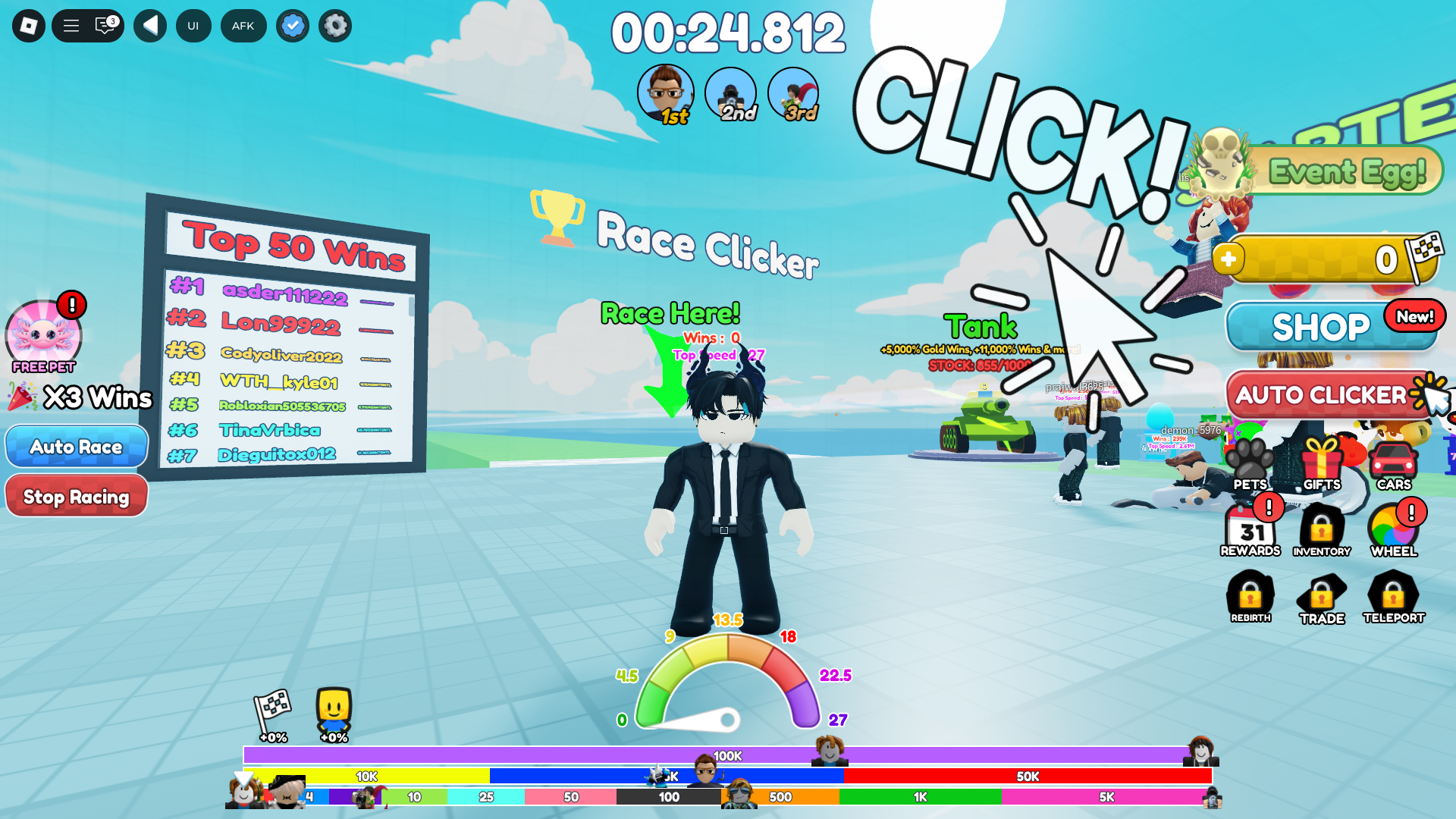Toggle the UI visibility button

click(193, 25)
